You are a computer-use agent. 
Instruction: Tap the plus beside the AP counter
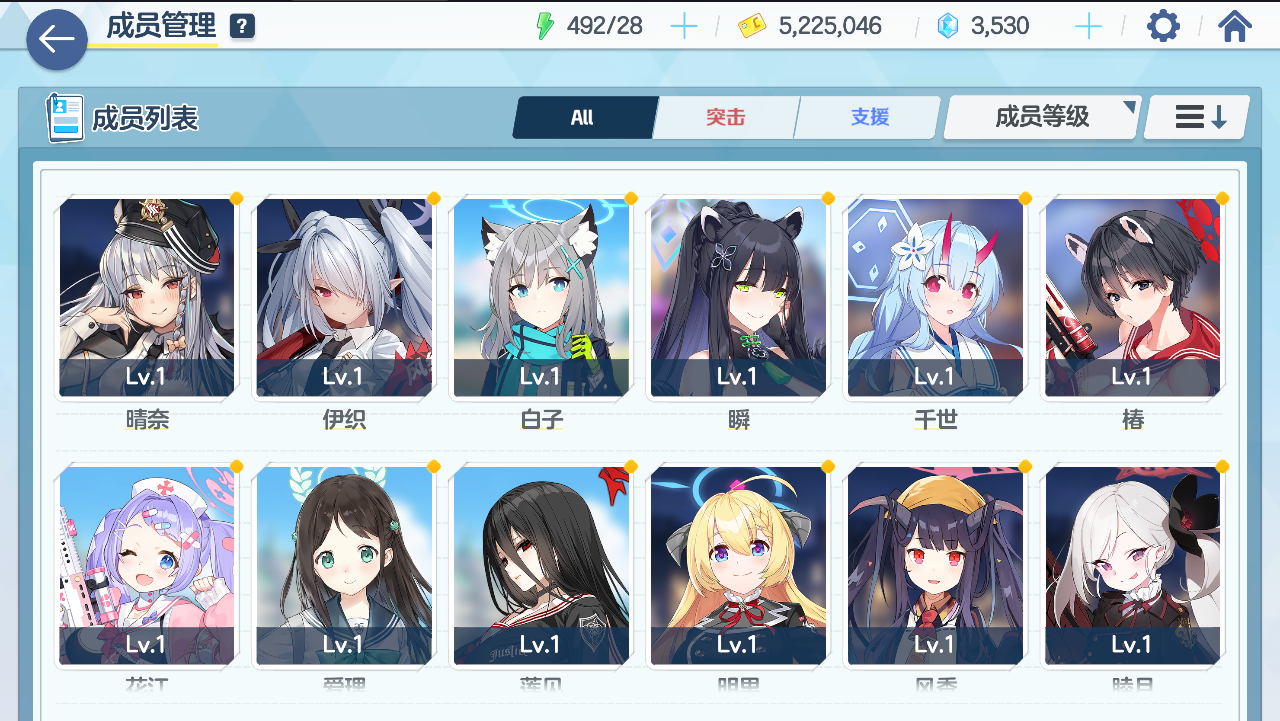click(684, 26)
